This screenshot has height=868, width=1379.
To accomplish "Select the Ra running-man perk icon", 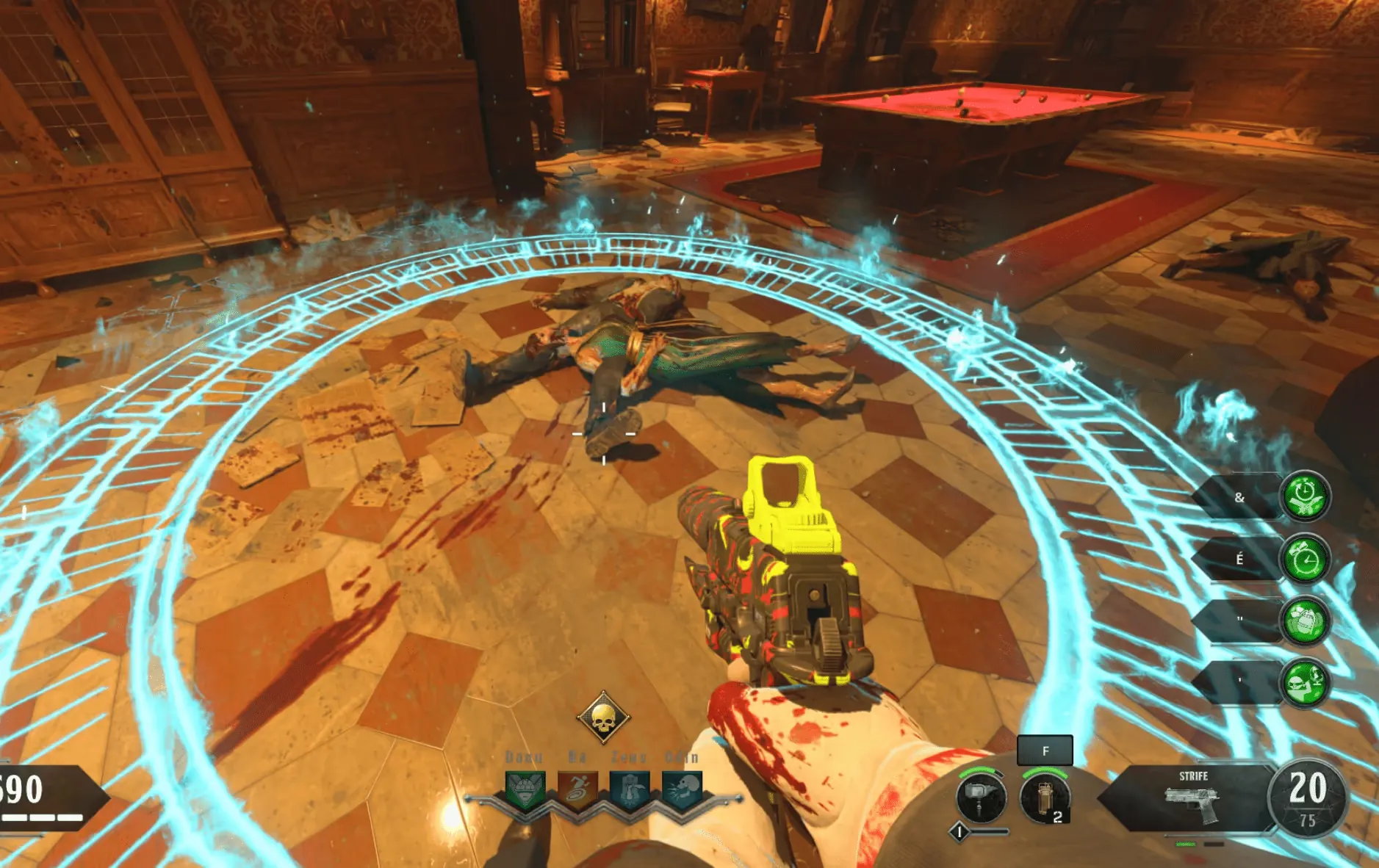I will (x=577, y=791).
